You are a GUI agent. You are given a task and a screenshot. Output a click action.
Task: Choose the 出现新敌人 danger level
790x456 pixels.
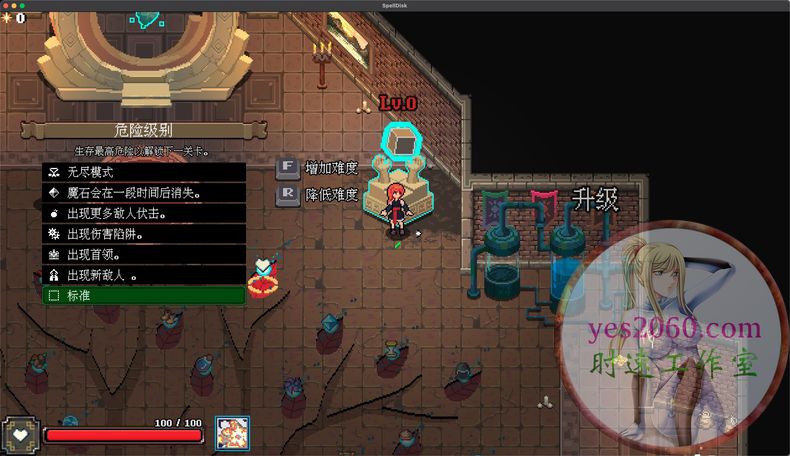point(143,275)
